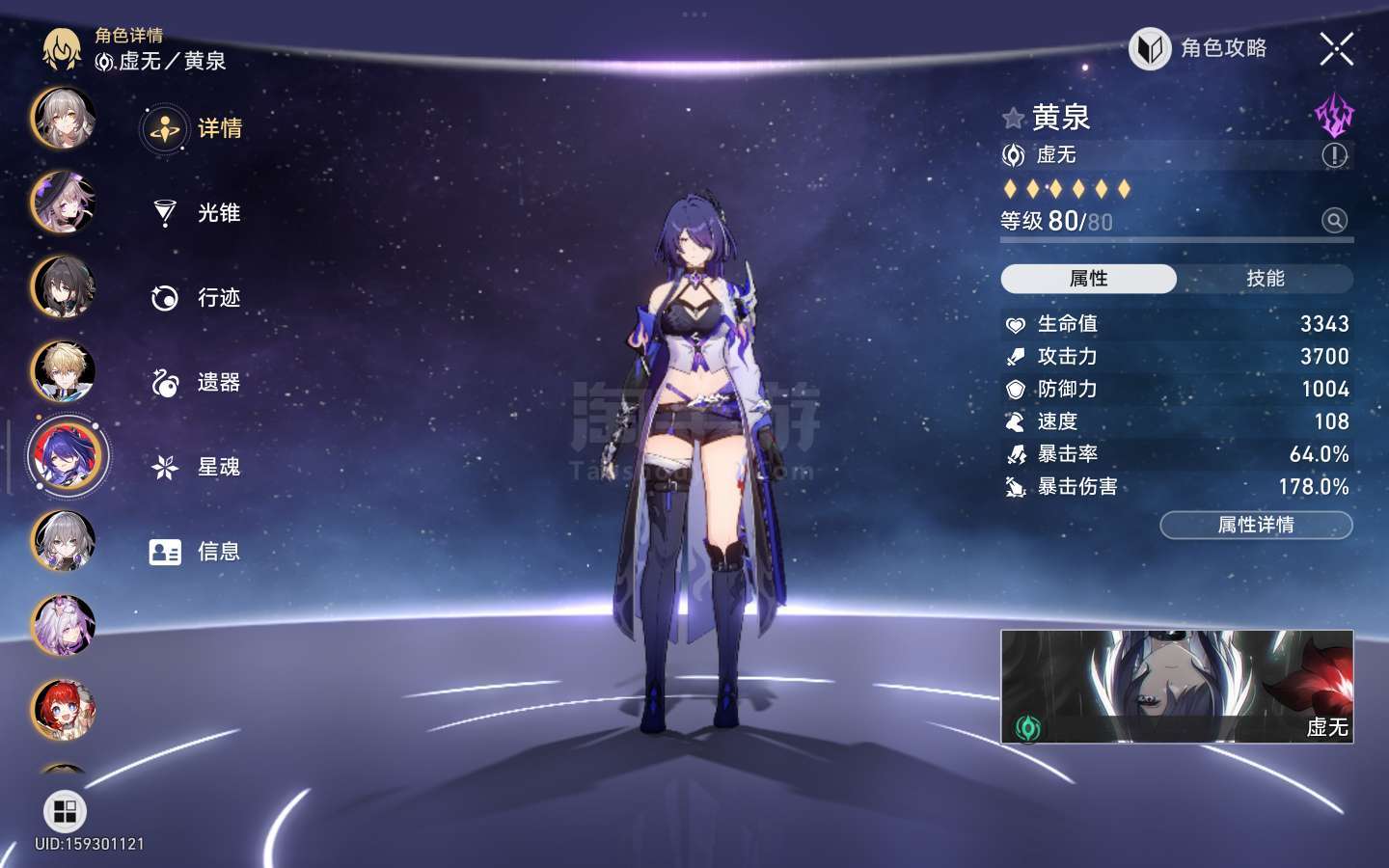
Task: Select the blonde male character portrait
Action: (64, 371)
